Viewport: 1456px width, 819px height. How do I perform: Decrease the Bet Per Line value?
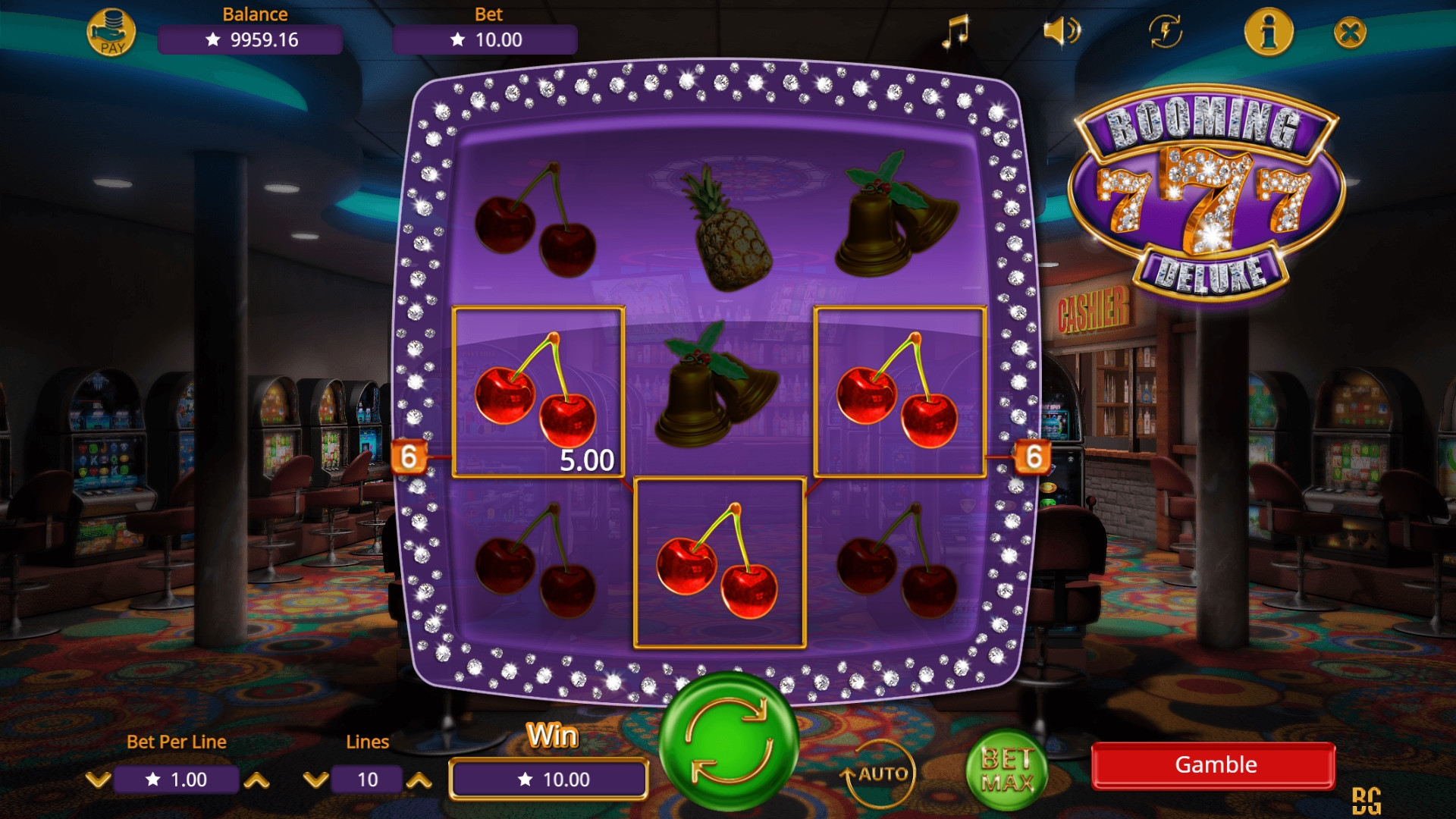[98, 780]
